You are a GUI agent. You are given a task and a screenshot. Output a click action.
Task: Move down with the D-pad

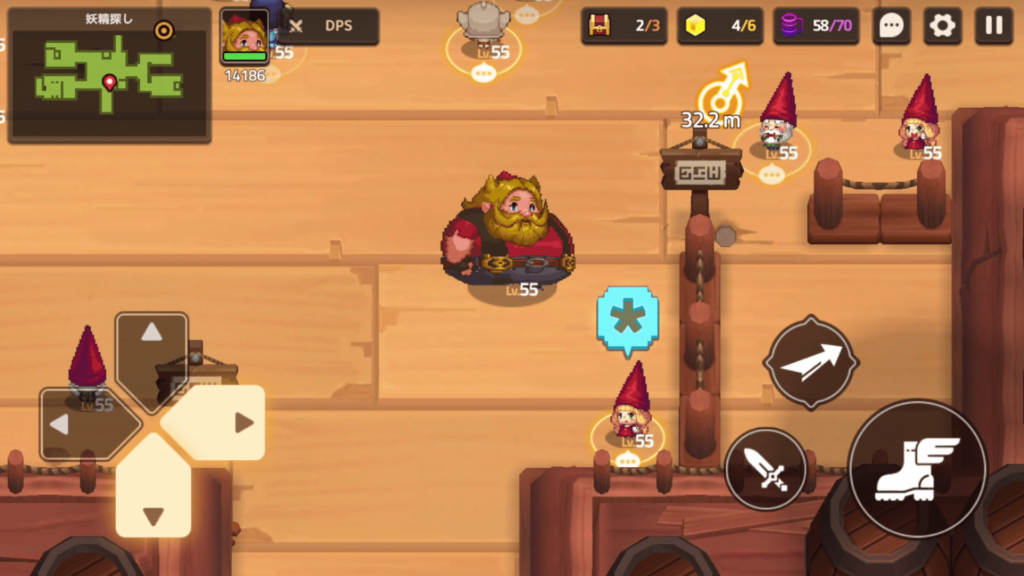tap(152, 498)
